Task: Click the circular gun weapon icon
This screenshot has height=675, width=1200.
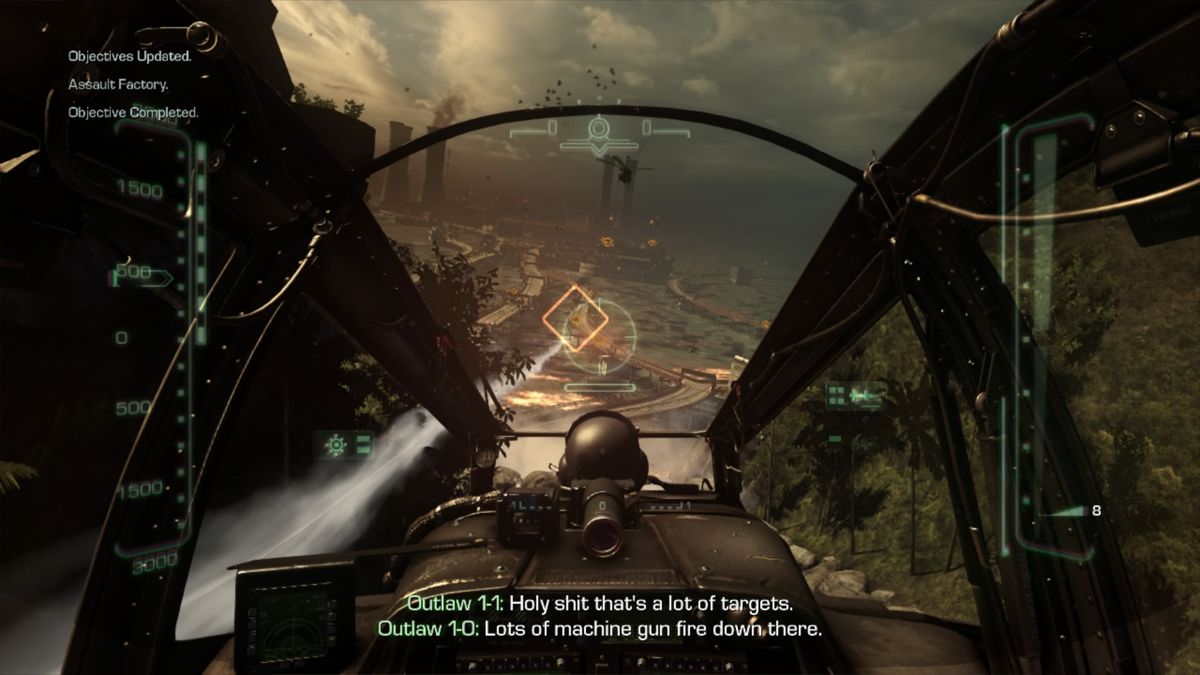Action: tap(336, 443)
